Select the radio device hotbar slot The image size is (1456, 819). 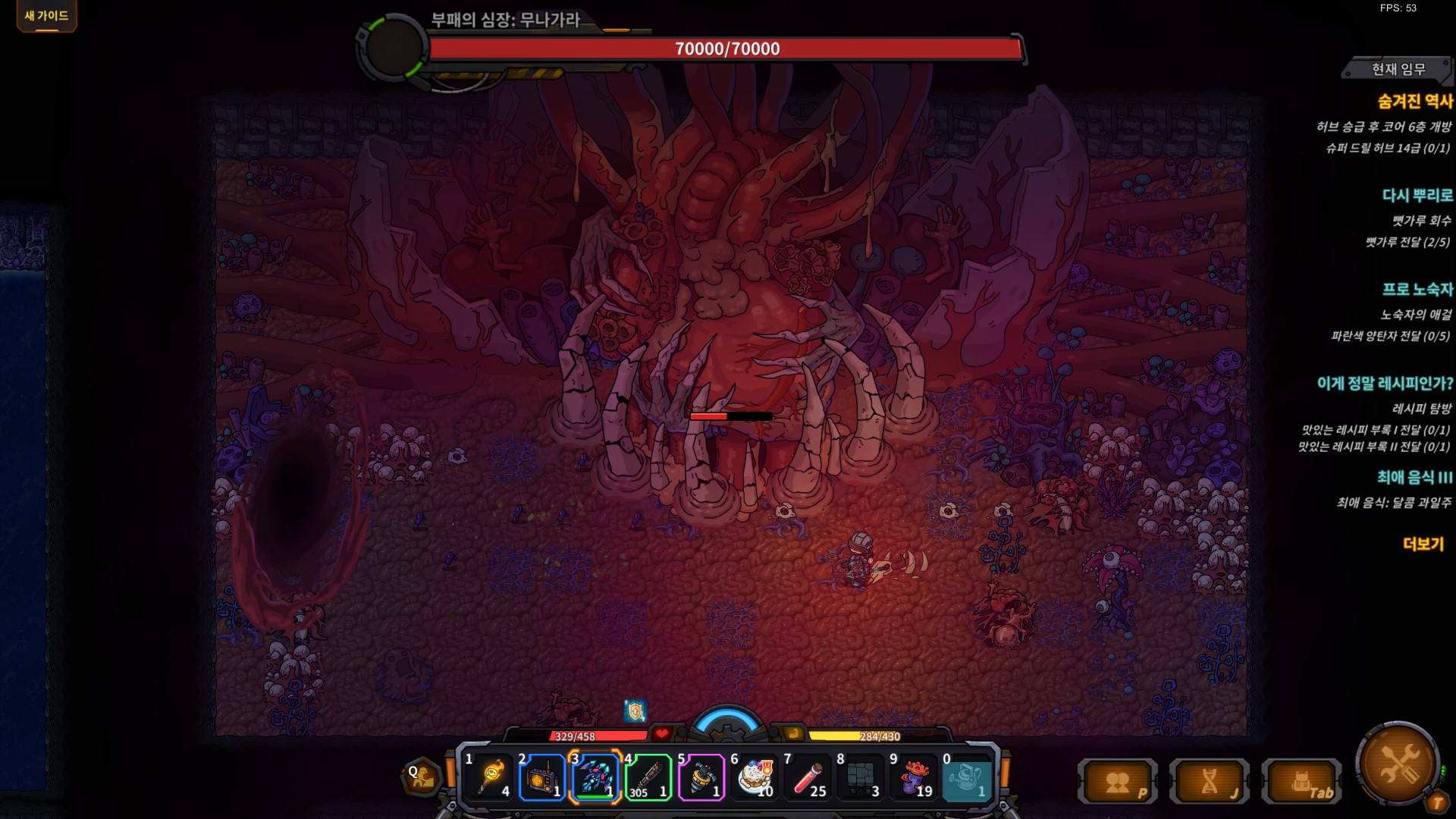click(x=542, y=777)
